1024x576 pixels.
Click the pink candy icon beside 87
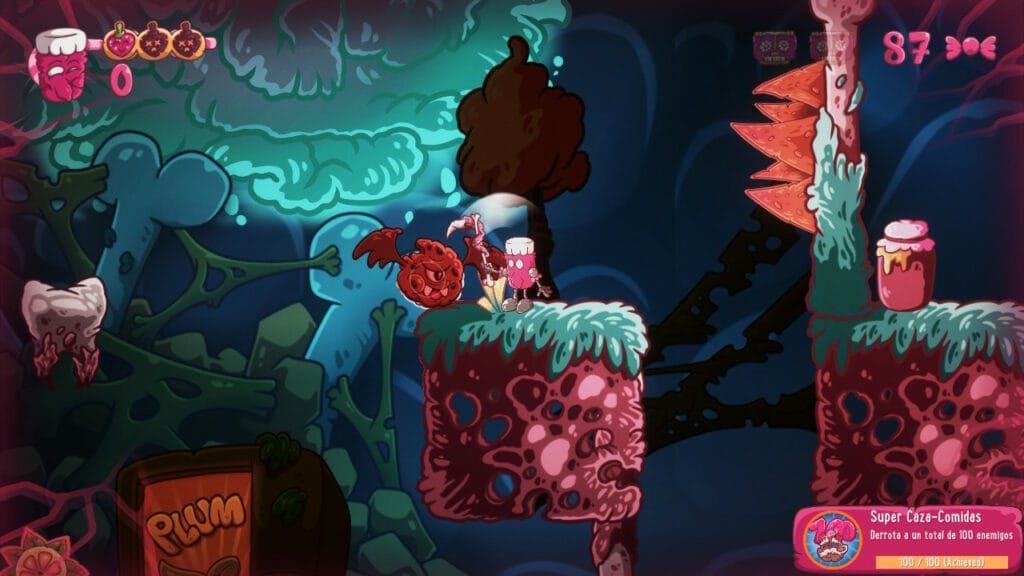point(970,49)
